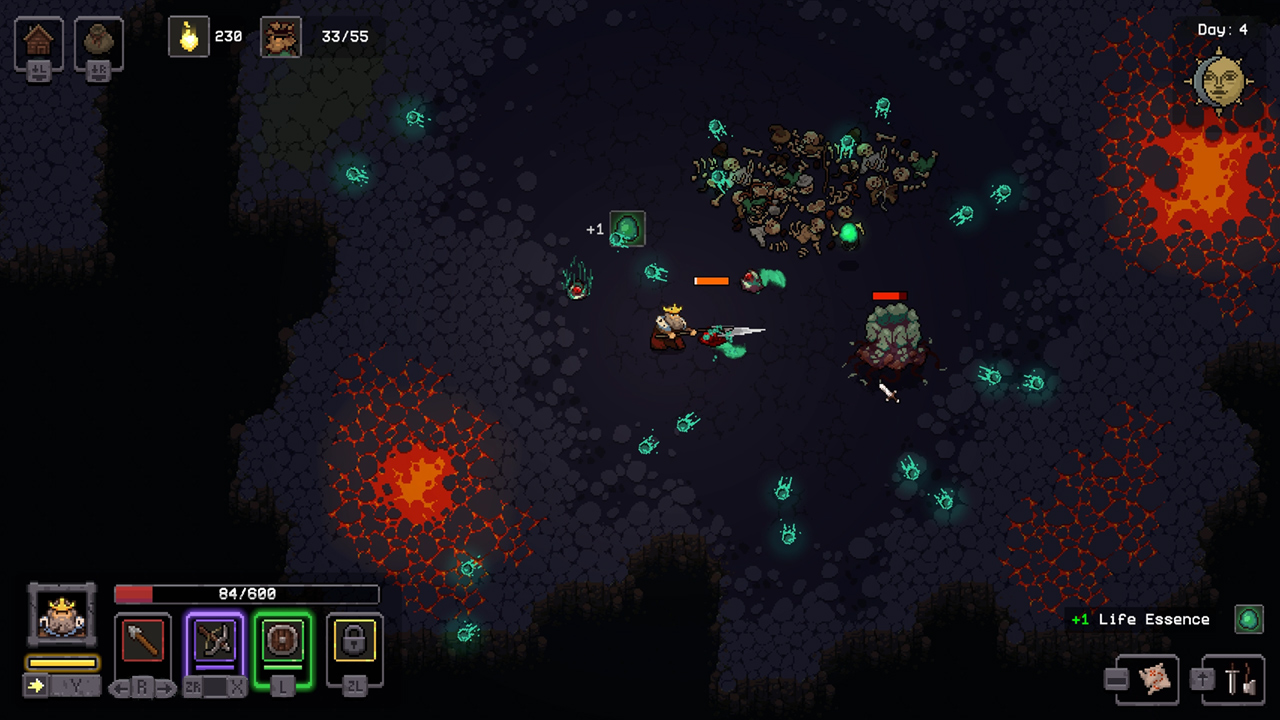This screenshot has height=720, width=1280.
Task: Cycle weapons with the right R arrow
Action: pyautogui.click(x=165, y=686)
